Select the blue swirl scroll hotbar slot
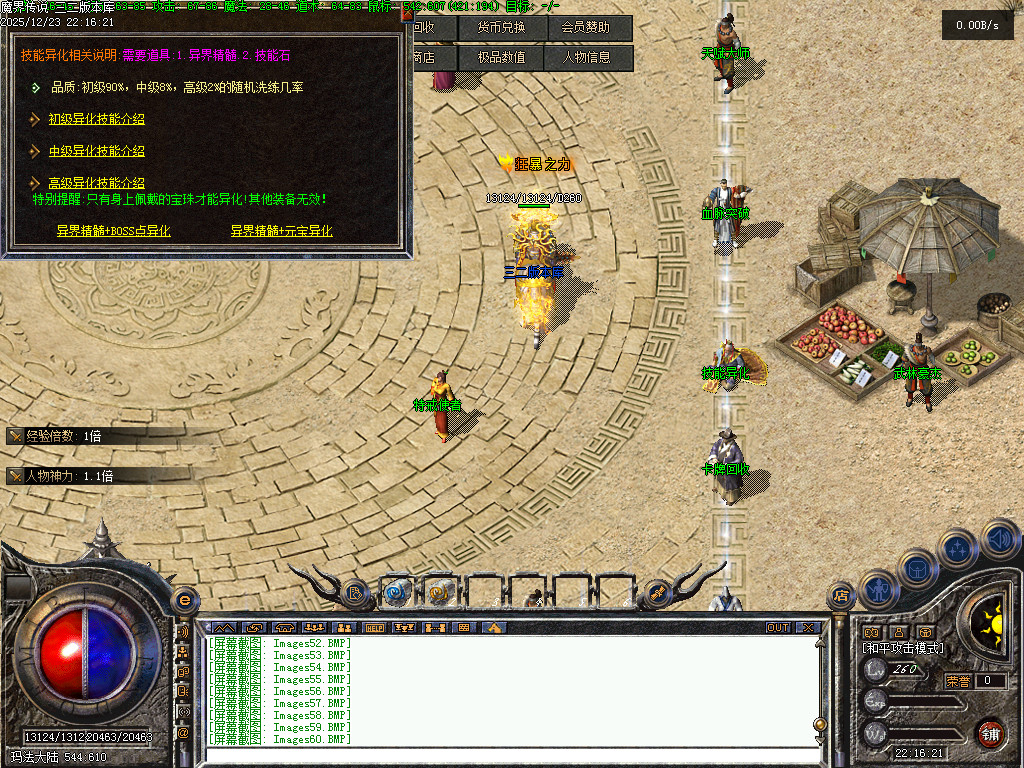The height and width of the screenshot is (768, 1024). pos(397,593)
